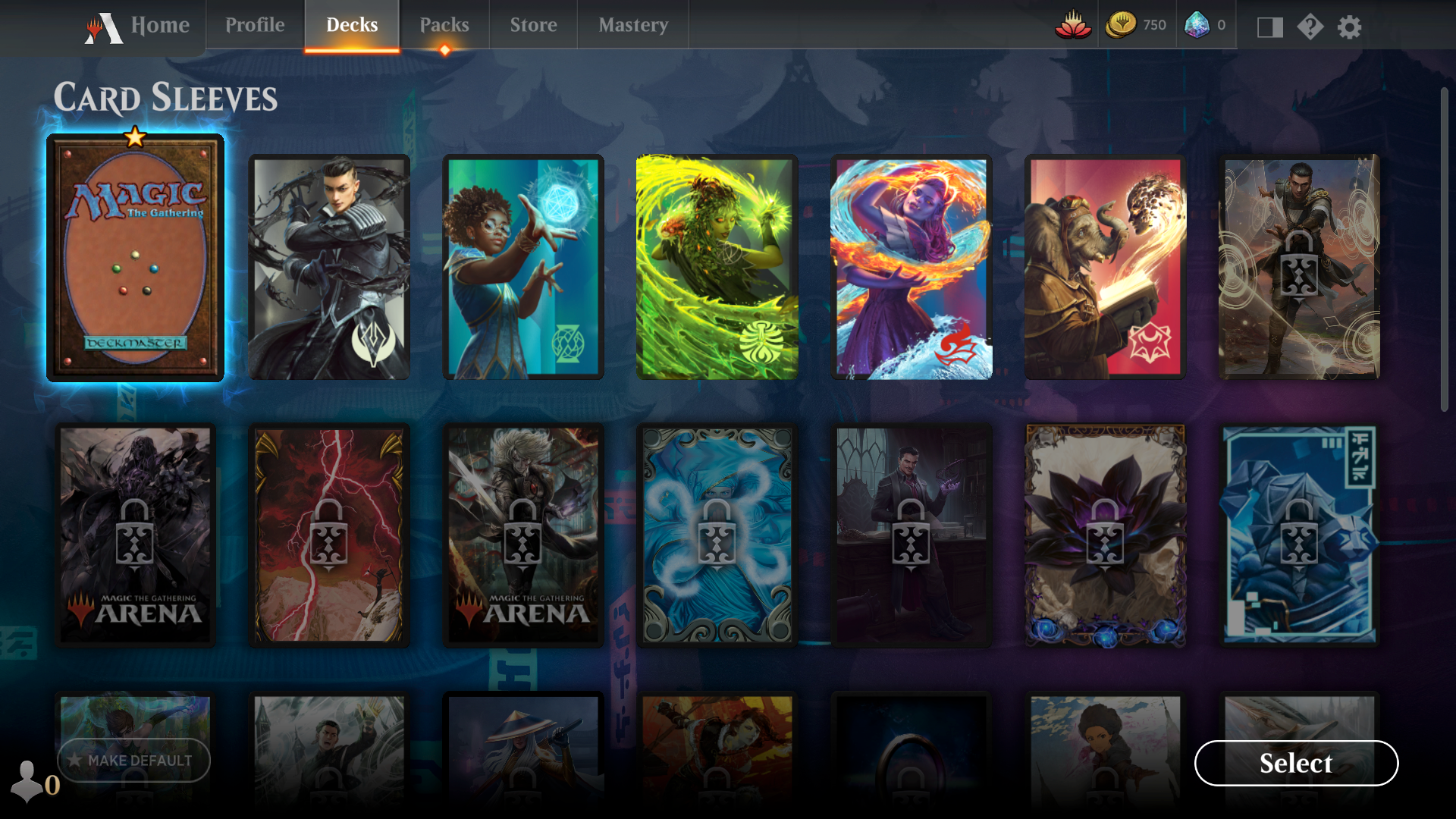Open the Mastery tab

[x=633, y=24]
